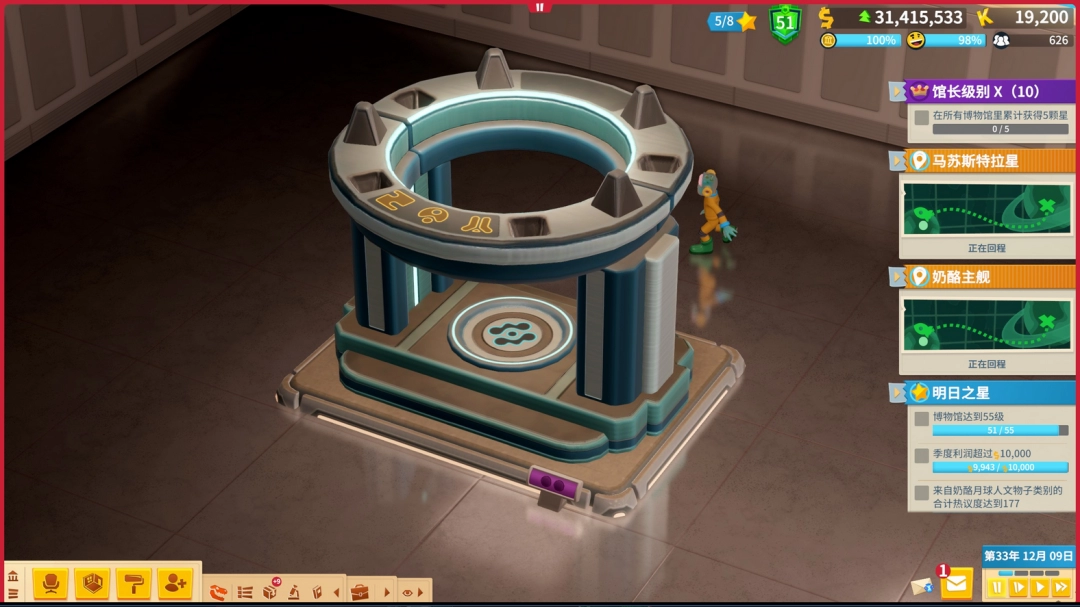The image size is (1080, 607).
Task: Open the dinosaur skull exhibits panel
Action: (x=218, y=592)
